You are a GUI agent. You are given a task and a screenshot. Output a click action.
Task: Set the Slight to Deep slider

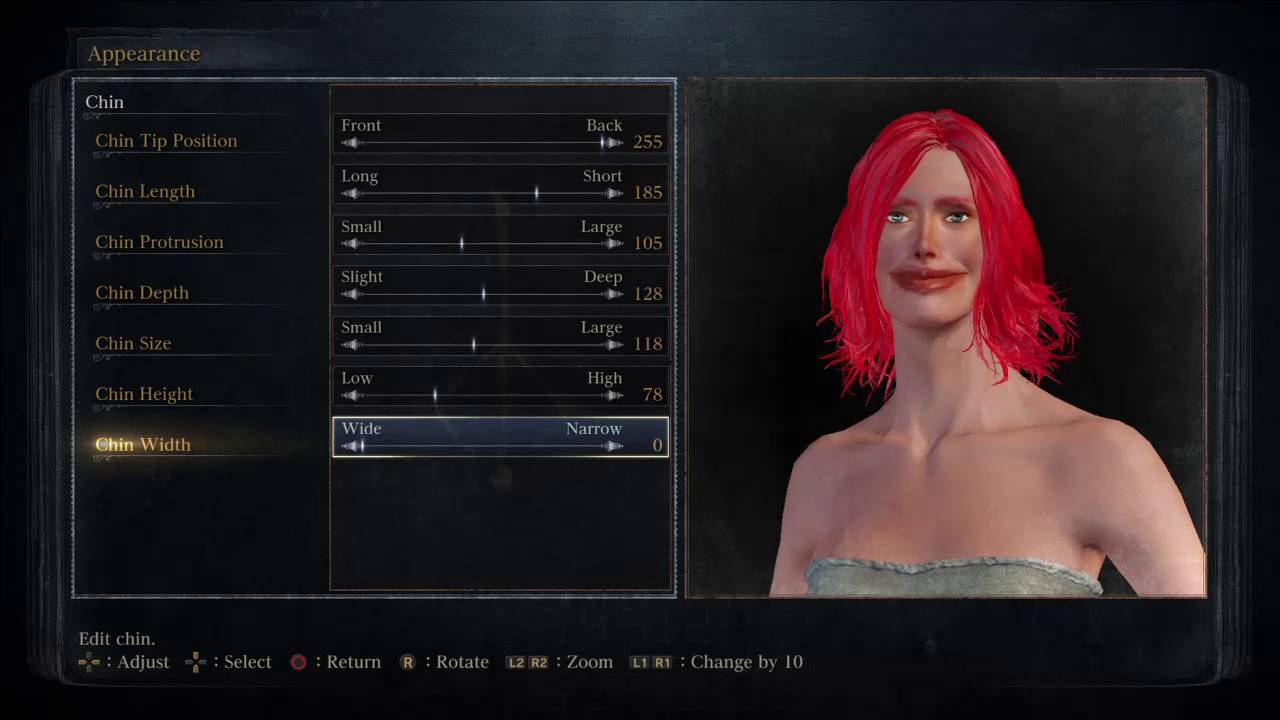click(482, 294)
